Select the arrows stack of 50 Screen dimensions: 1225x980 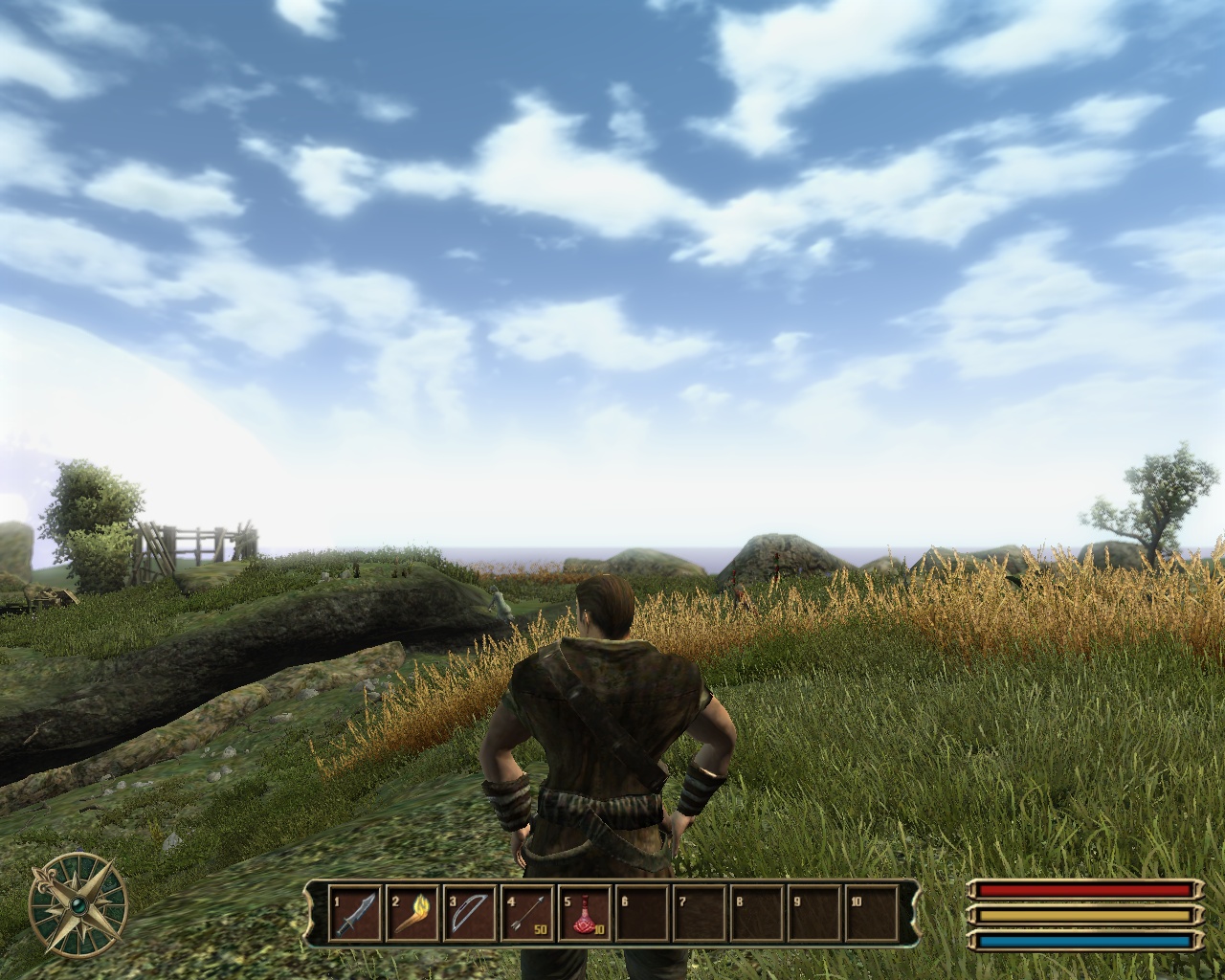(527, 914)
